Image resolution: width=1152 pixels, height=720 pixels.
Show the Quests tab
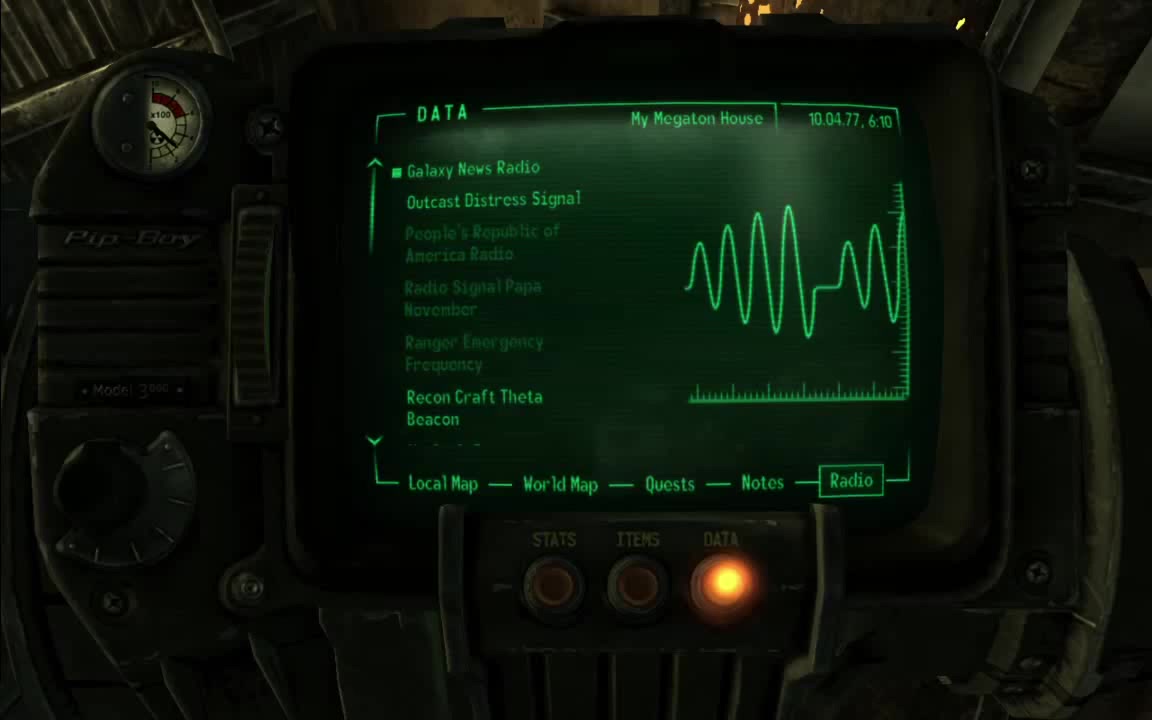(669, 485)
